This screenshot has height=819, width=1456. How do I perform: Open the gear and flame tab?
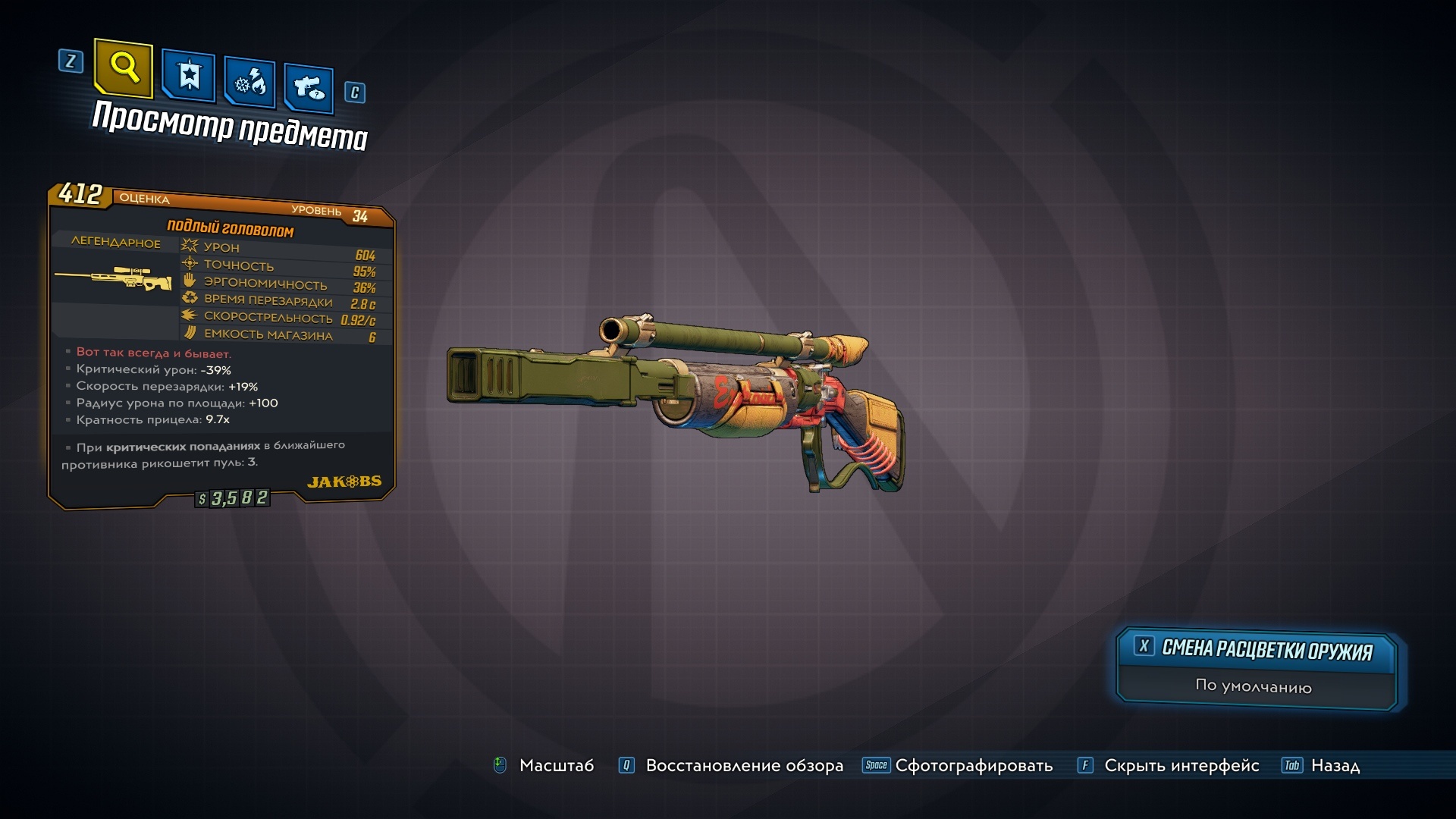pos(249,82)
